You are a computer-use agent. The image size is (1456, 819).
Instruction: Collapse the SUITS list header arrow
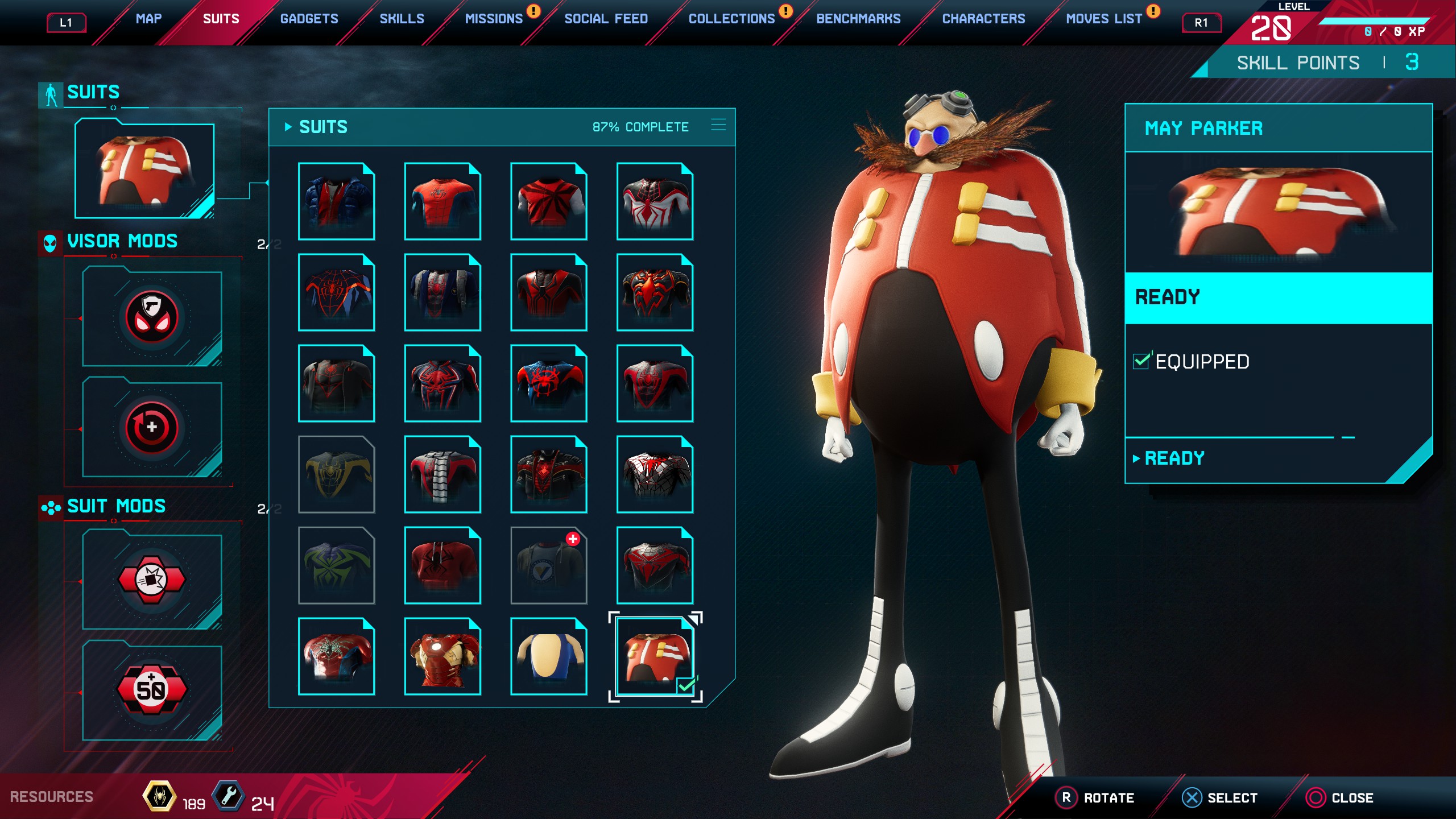(x=289, y=126)
